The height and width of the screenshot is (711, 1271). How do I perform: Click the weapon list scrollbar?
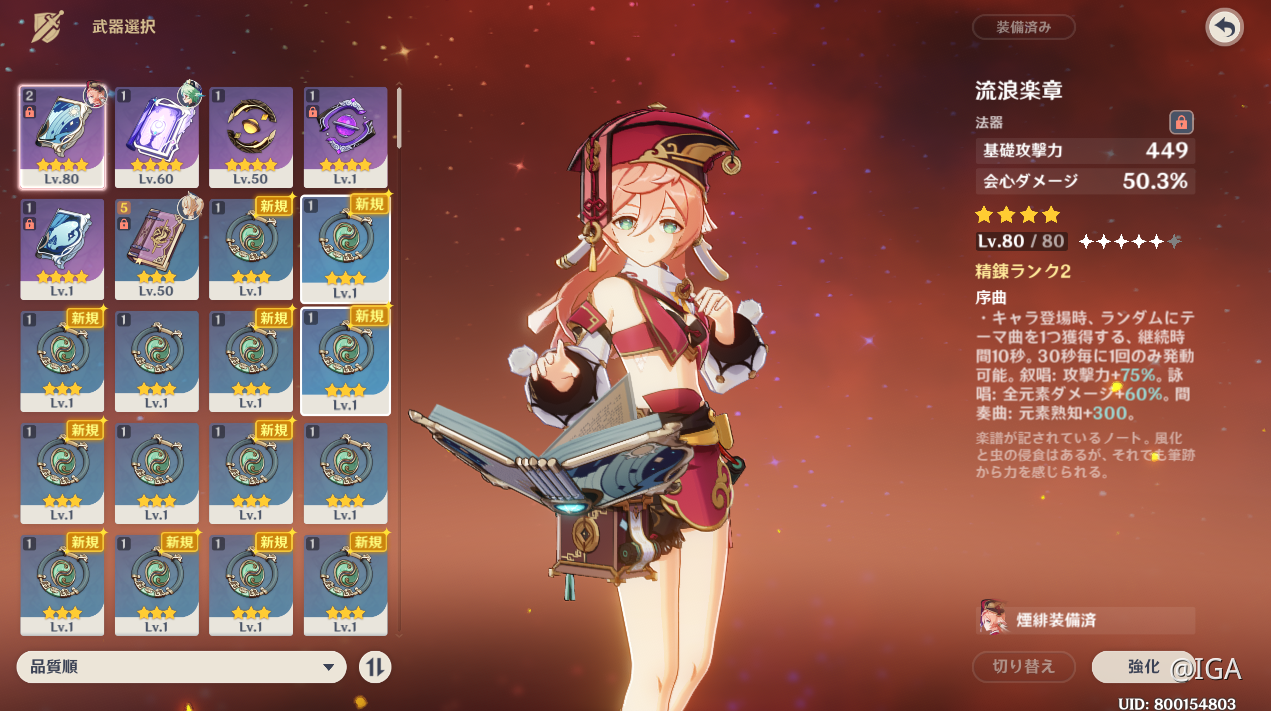click(398, 116)
